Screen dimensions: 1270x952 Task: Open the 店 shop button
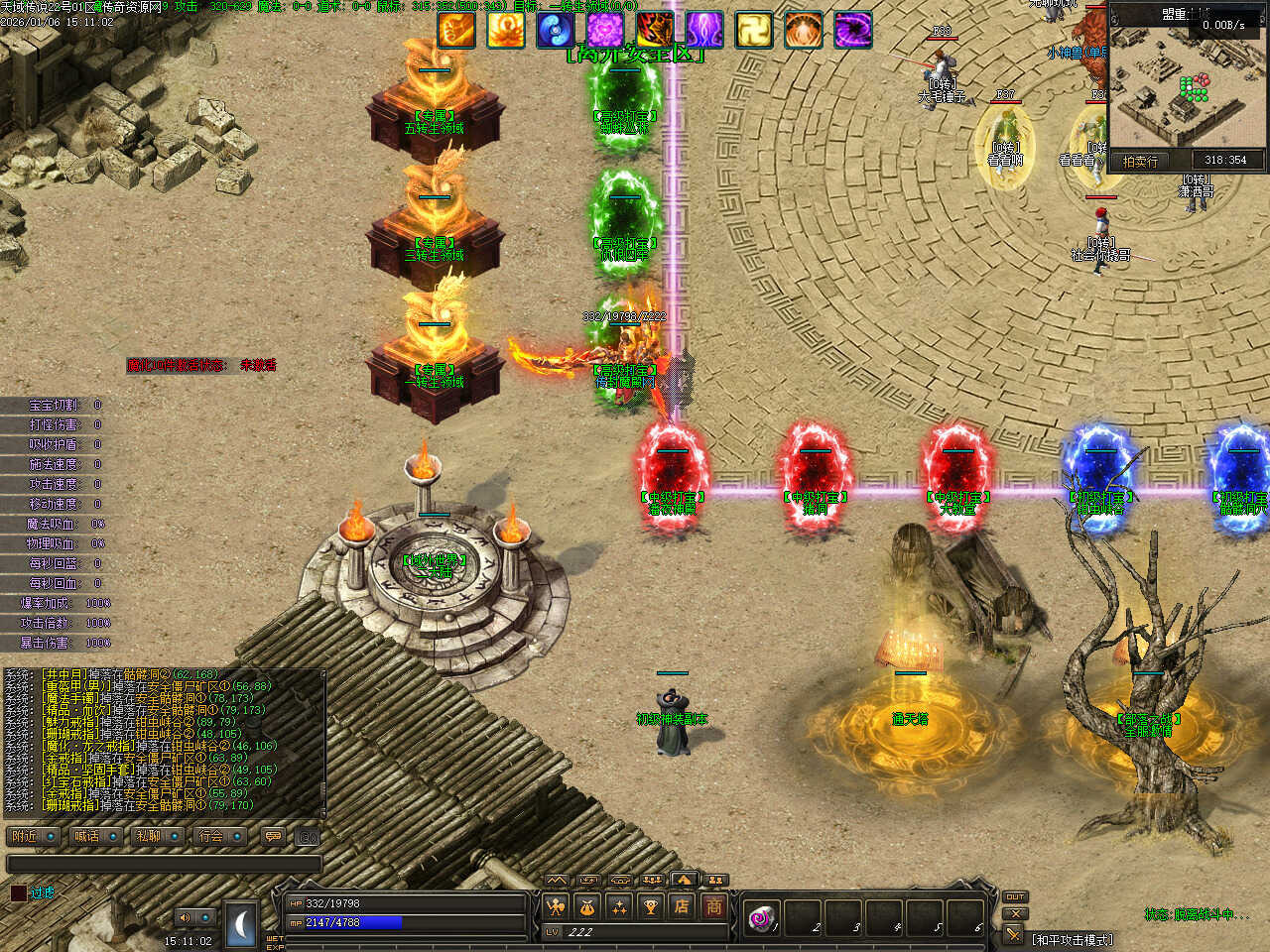tap(683, 905)
